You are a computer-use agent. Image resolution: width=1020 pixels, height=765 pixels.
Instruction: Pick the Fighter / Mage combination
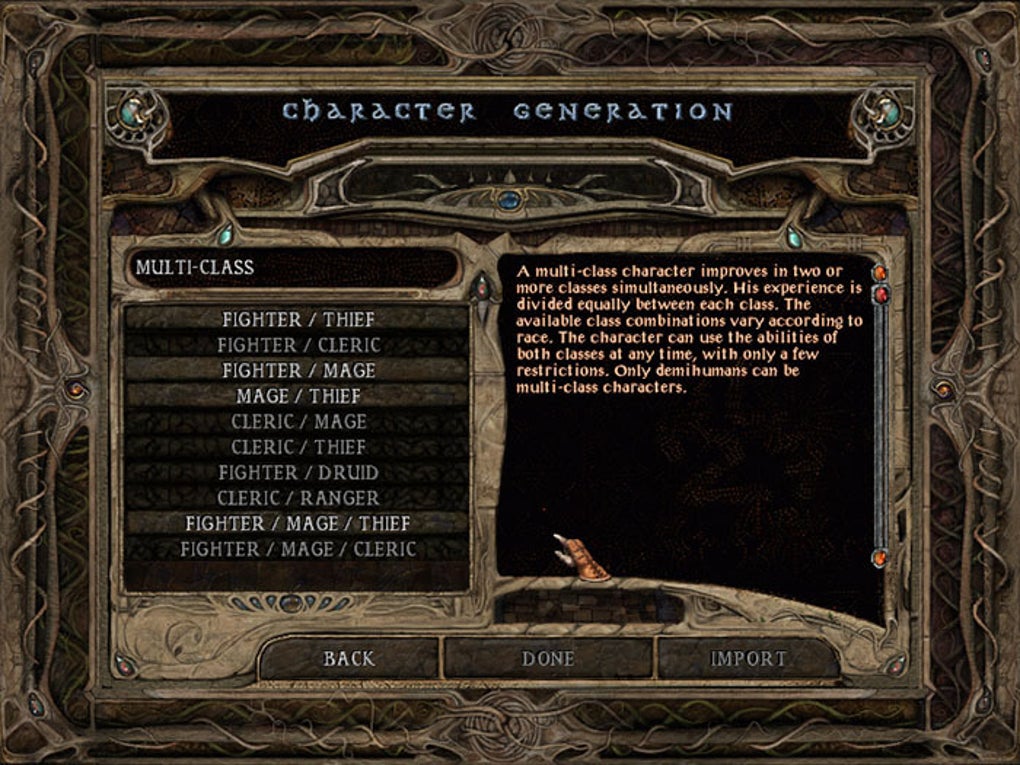(298, 371)
